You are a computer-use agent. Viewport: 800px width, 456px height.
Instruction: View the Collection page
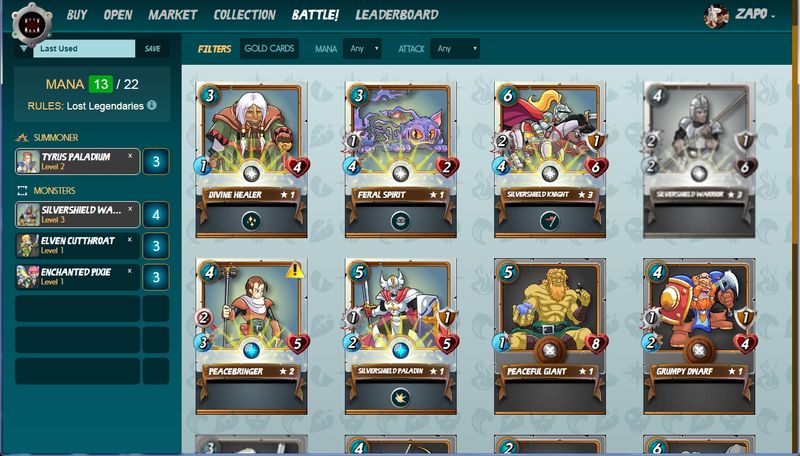pos(244,15)
